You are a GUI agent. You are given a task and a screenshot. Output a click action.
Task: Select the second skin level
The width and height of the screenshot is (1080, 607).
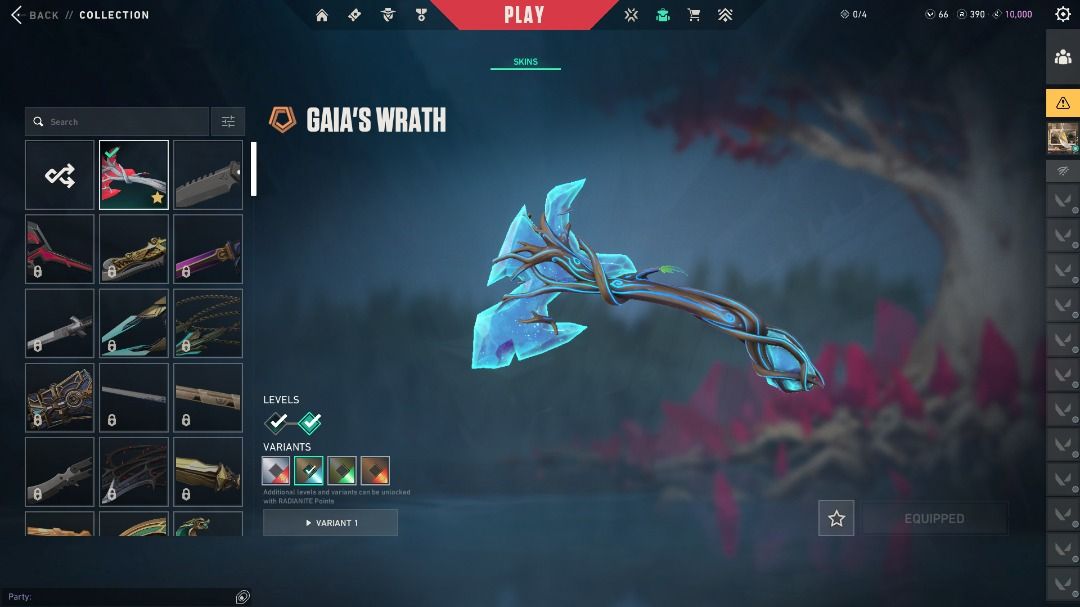tap(310, 423)
